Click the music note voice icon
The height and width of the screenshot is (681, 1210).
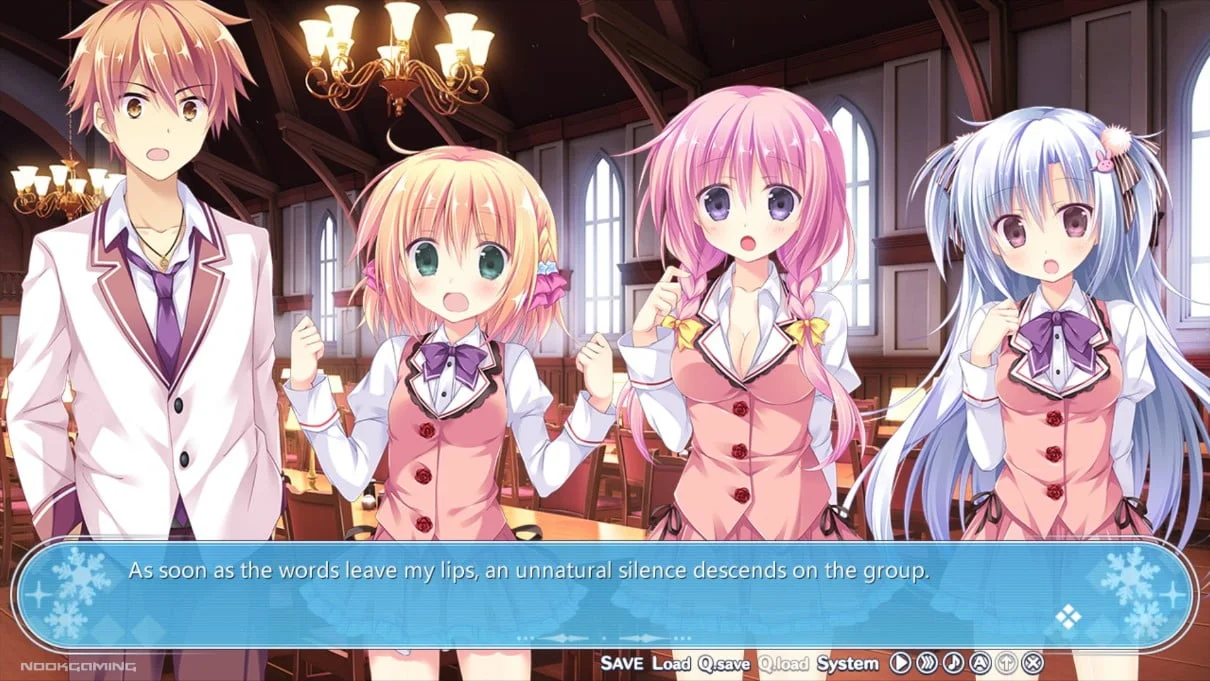point(953,663)
